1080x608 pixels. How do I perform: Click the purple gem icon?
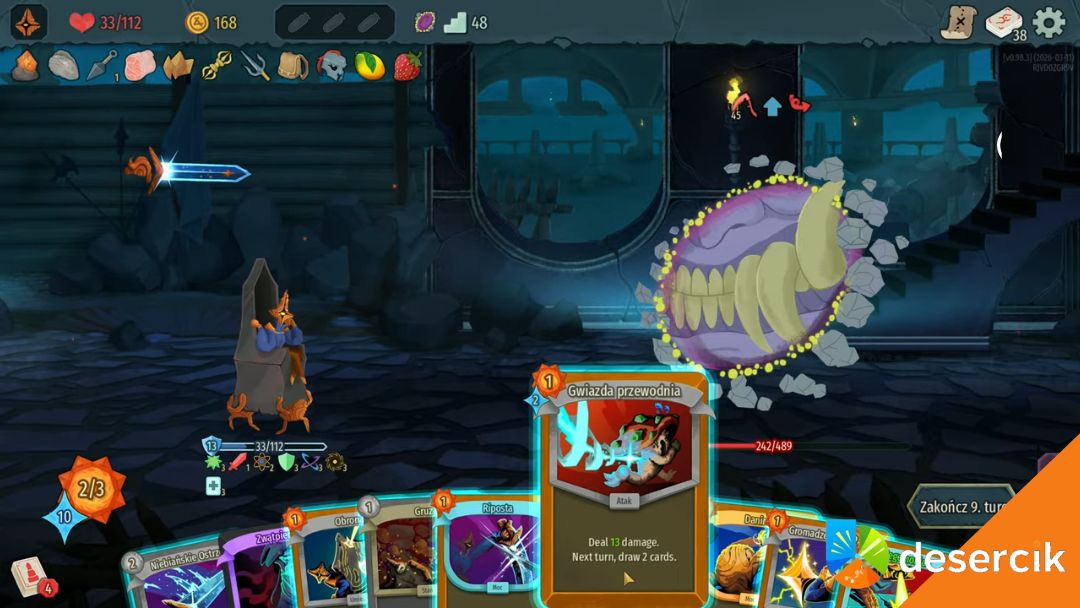[x=425, y=22]
